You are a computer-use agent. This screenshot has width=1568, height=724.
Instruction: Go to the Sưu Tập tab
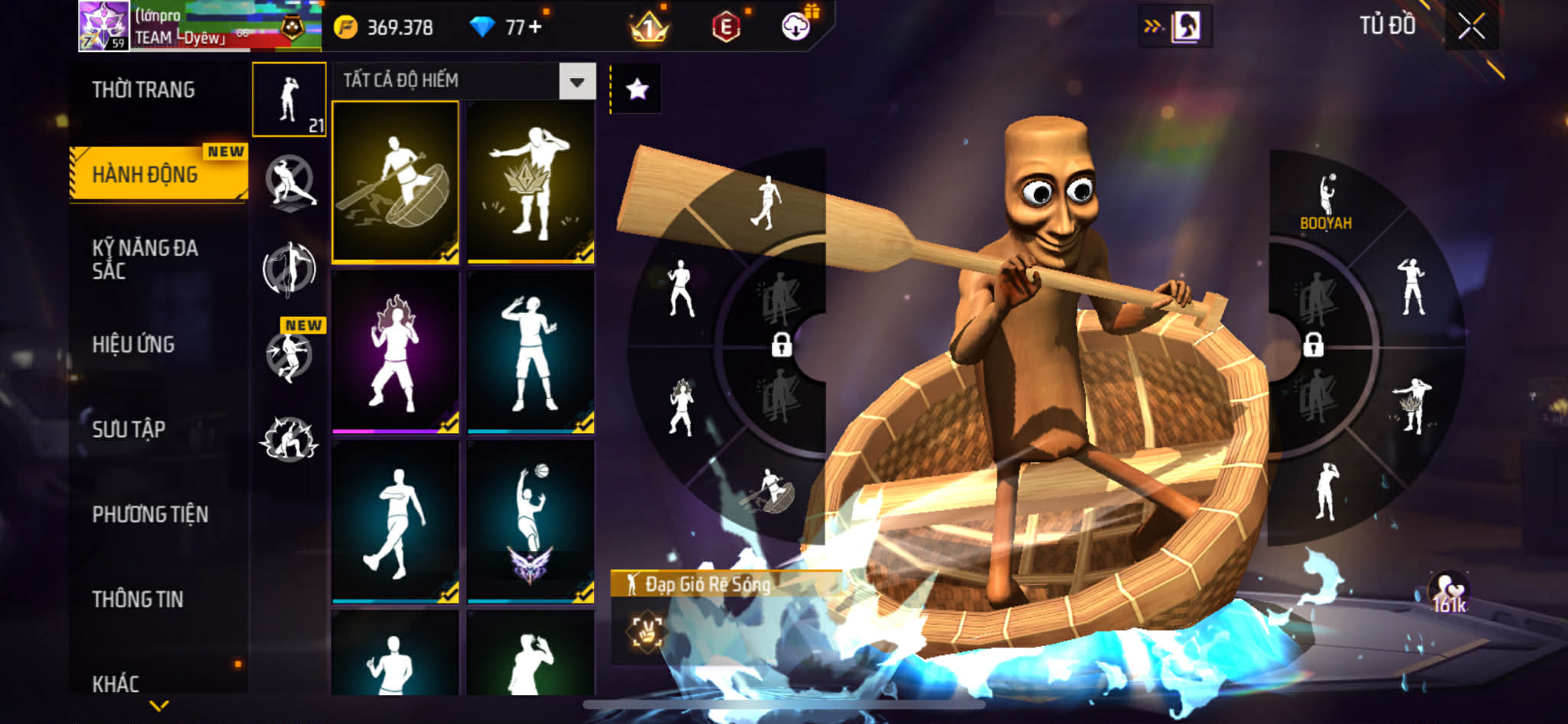coord(129,429)
